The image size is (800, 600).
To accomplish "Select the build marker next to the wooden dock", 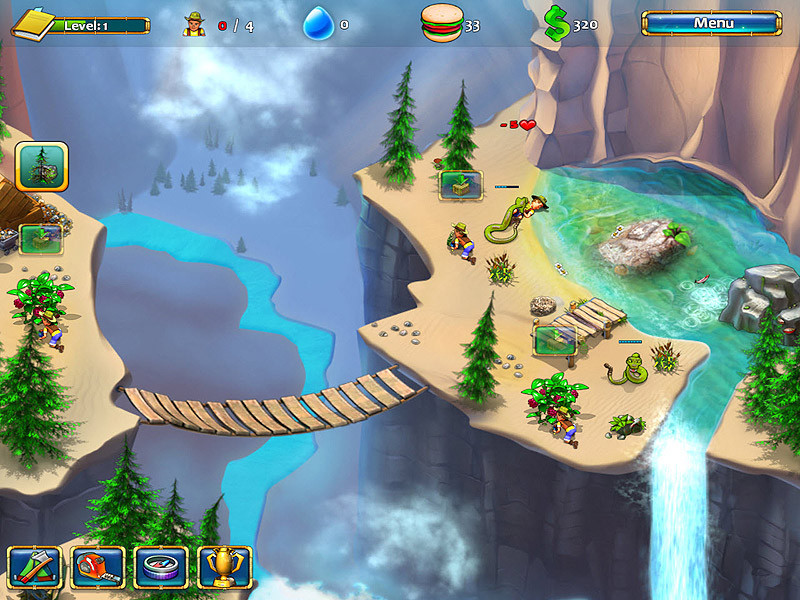I will pyautogui.click(x=554, y=340).
